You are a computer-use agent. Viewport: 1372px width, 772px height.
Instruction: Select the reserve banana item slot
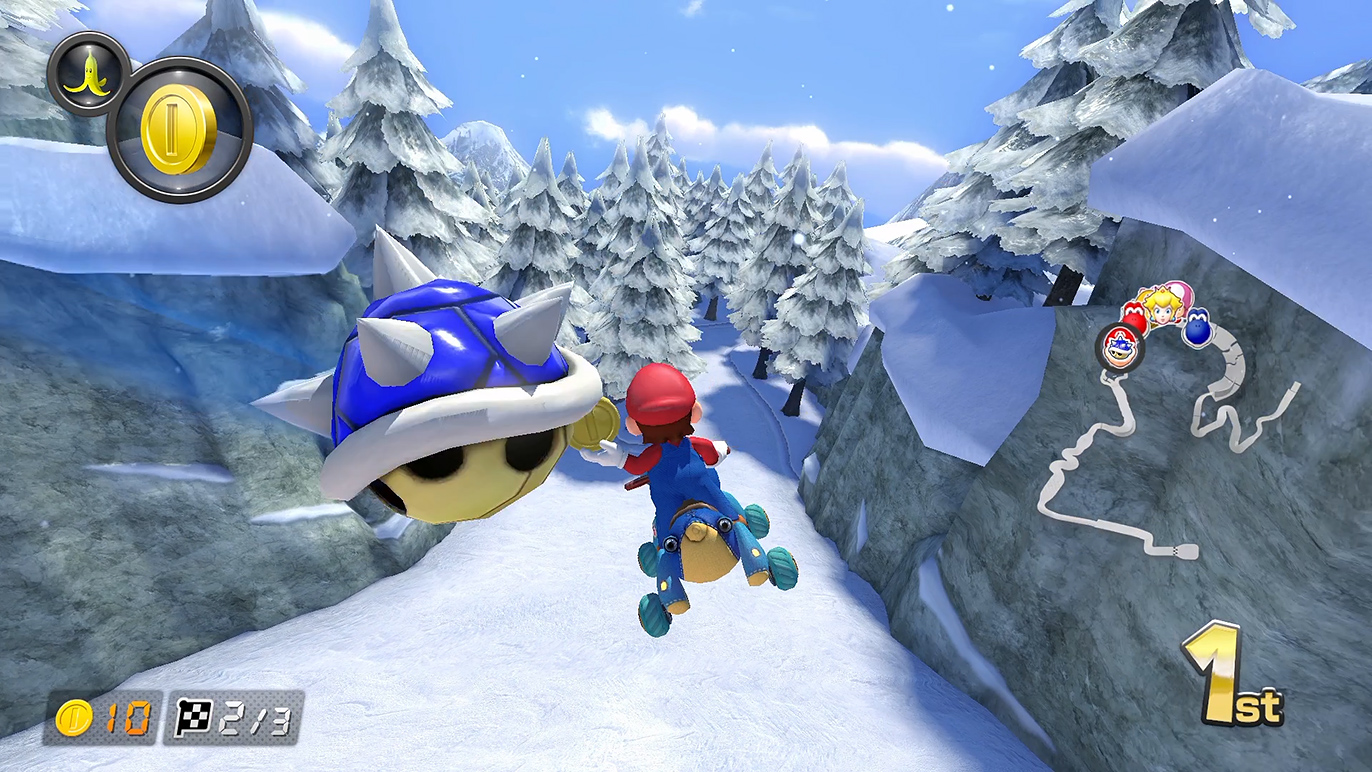(x=88, y=74)
